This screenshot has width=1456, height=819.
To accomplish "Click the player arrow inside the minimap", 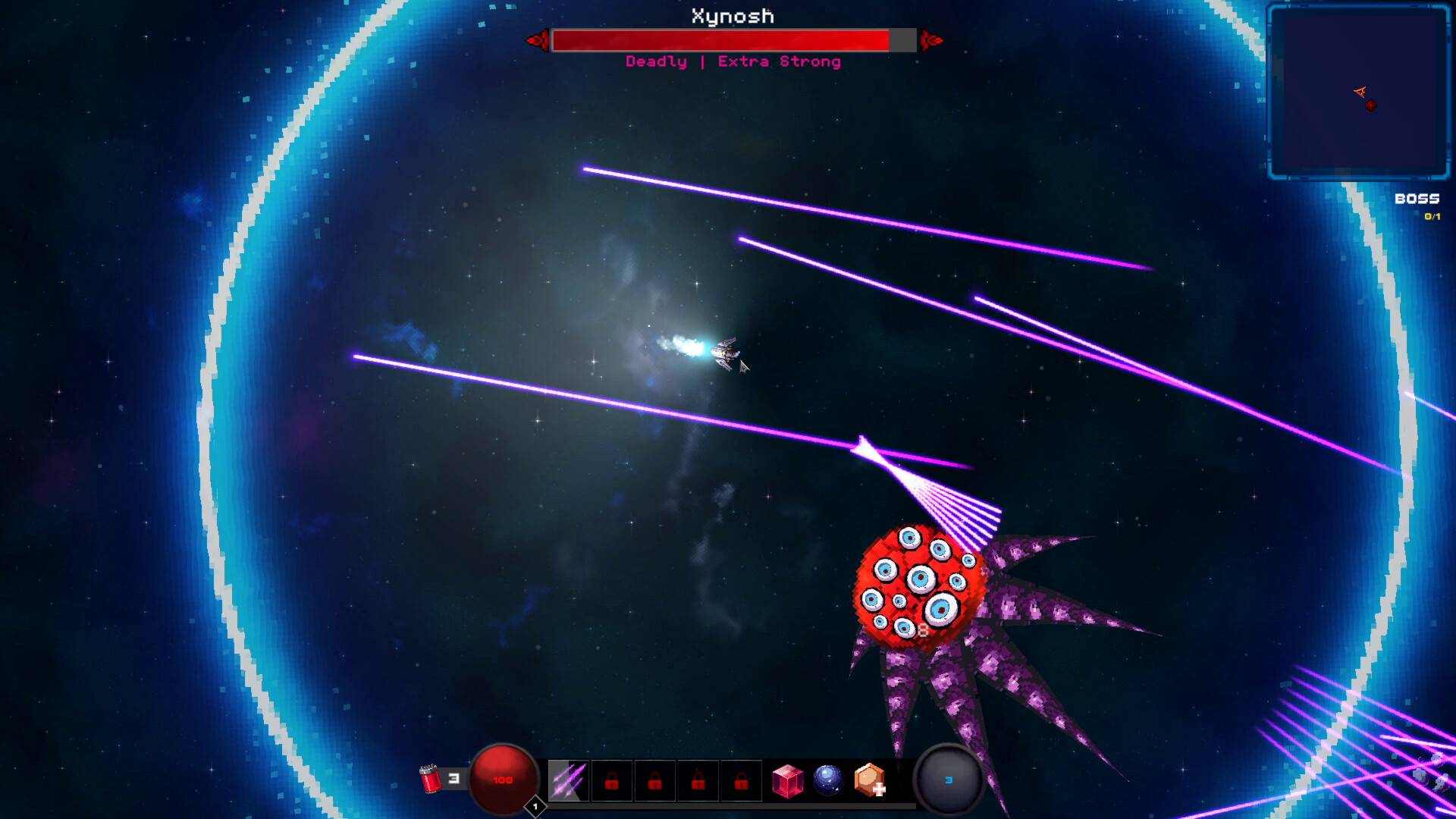I will tap(1360, 92).
